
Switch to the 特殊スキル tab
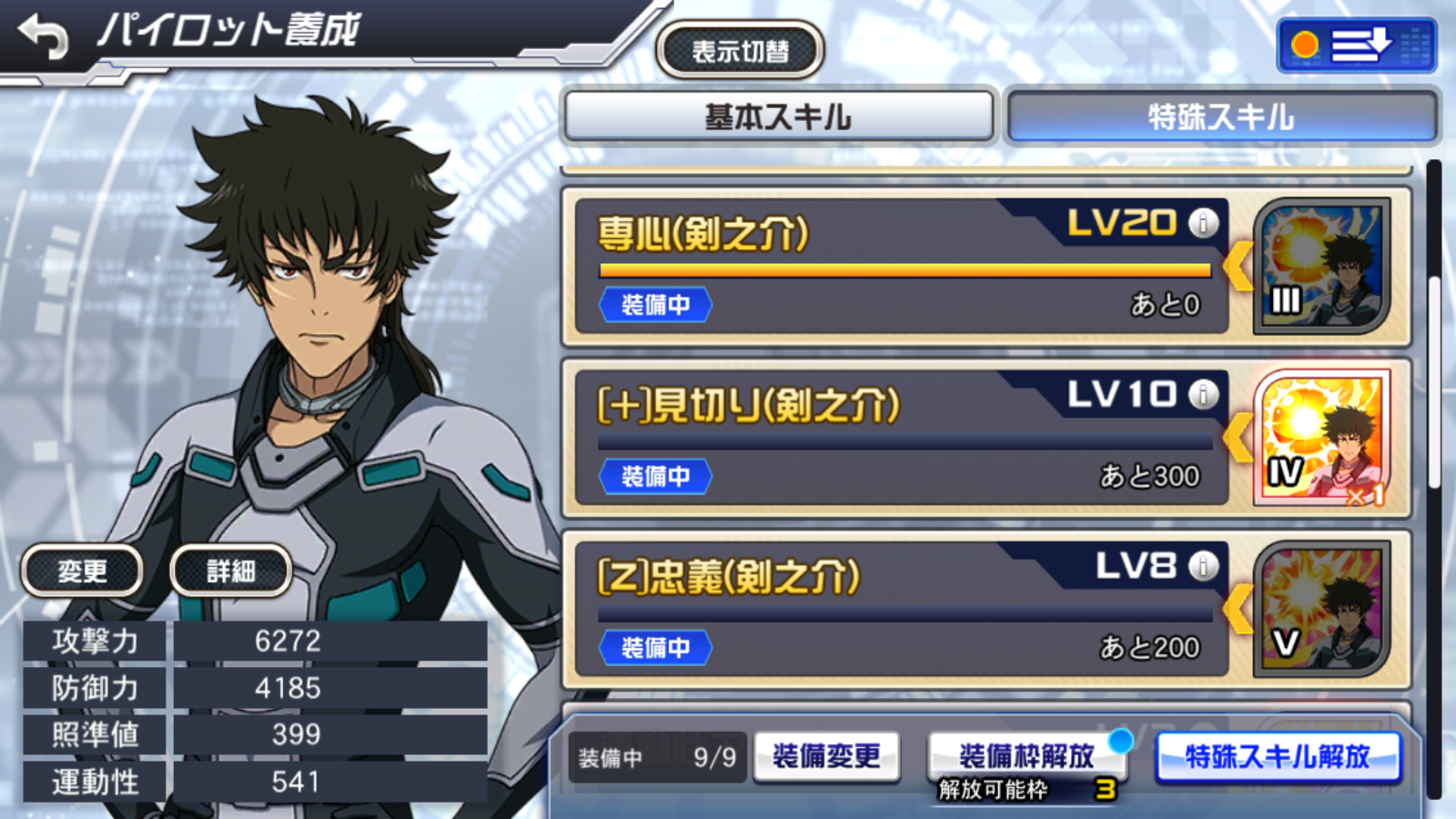tap(1220, 116)
